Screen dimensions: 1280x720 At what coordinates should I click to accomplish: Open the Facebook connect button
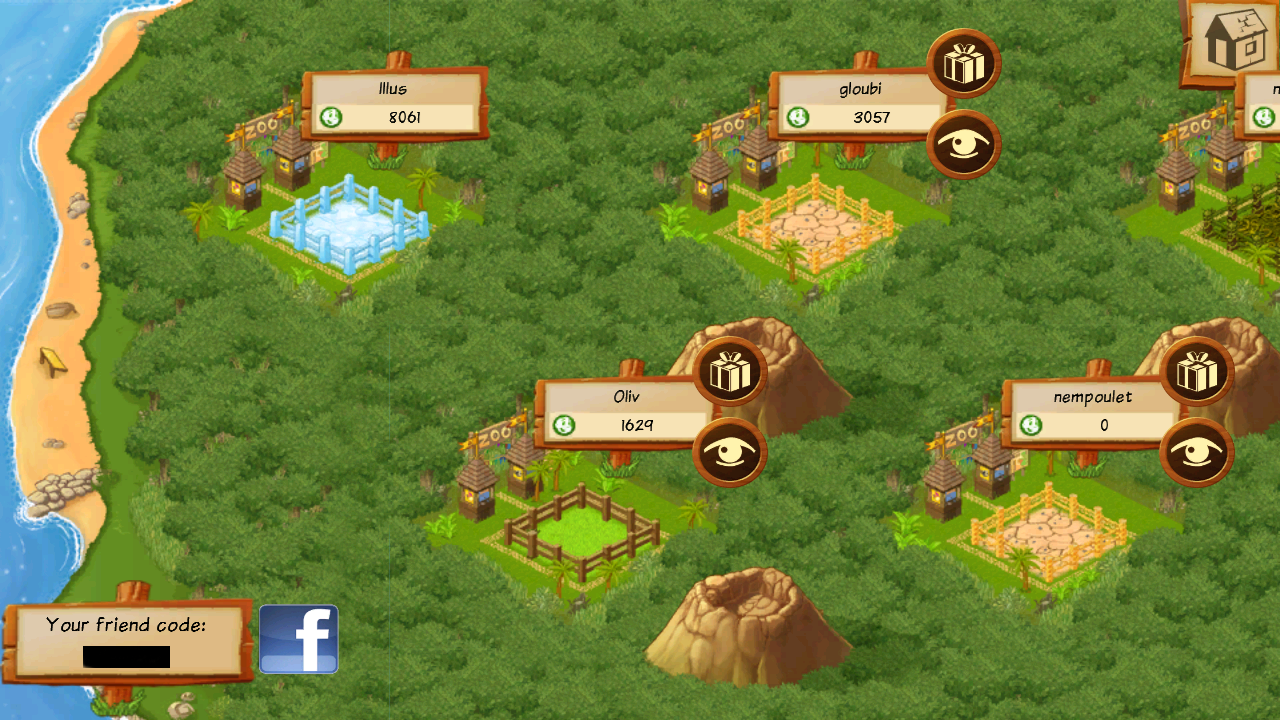click(297, 639)
